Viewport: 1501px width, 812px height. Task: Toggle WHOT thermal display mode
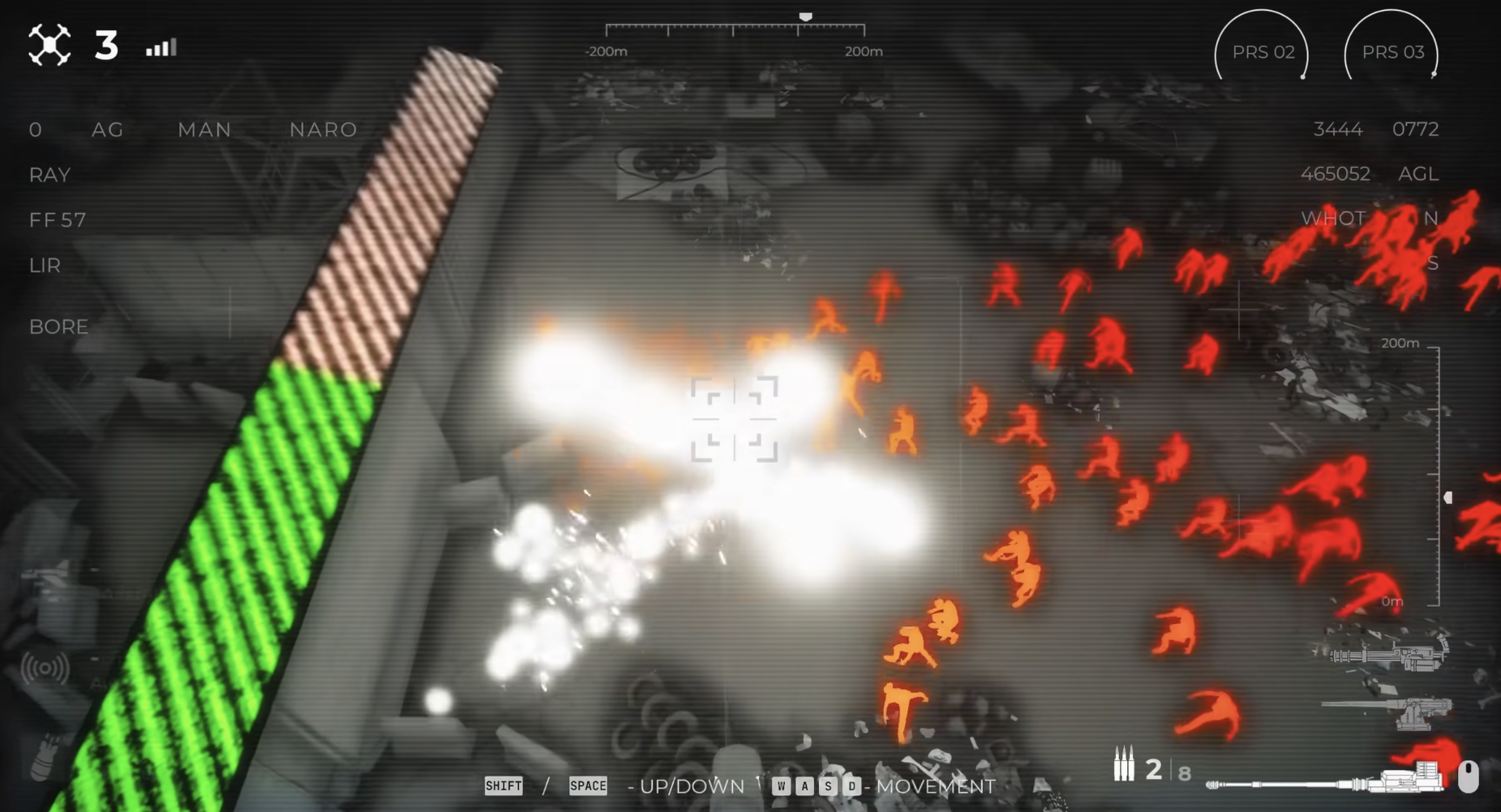[x=1333, y=218]
